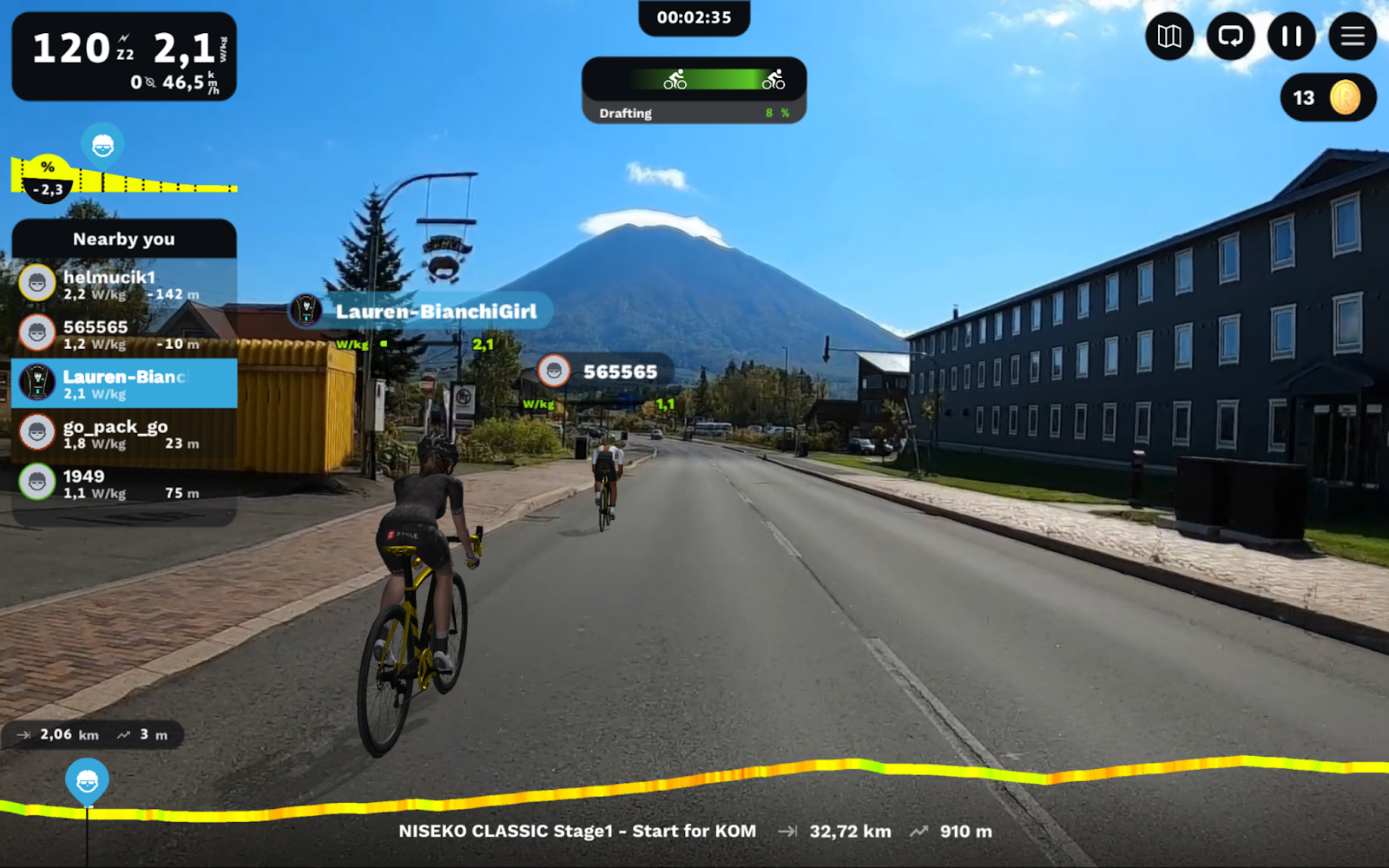Pause the ride

(1292, 36)
